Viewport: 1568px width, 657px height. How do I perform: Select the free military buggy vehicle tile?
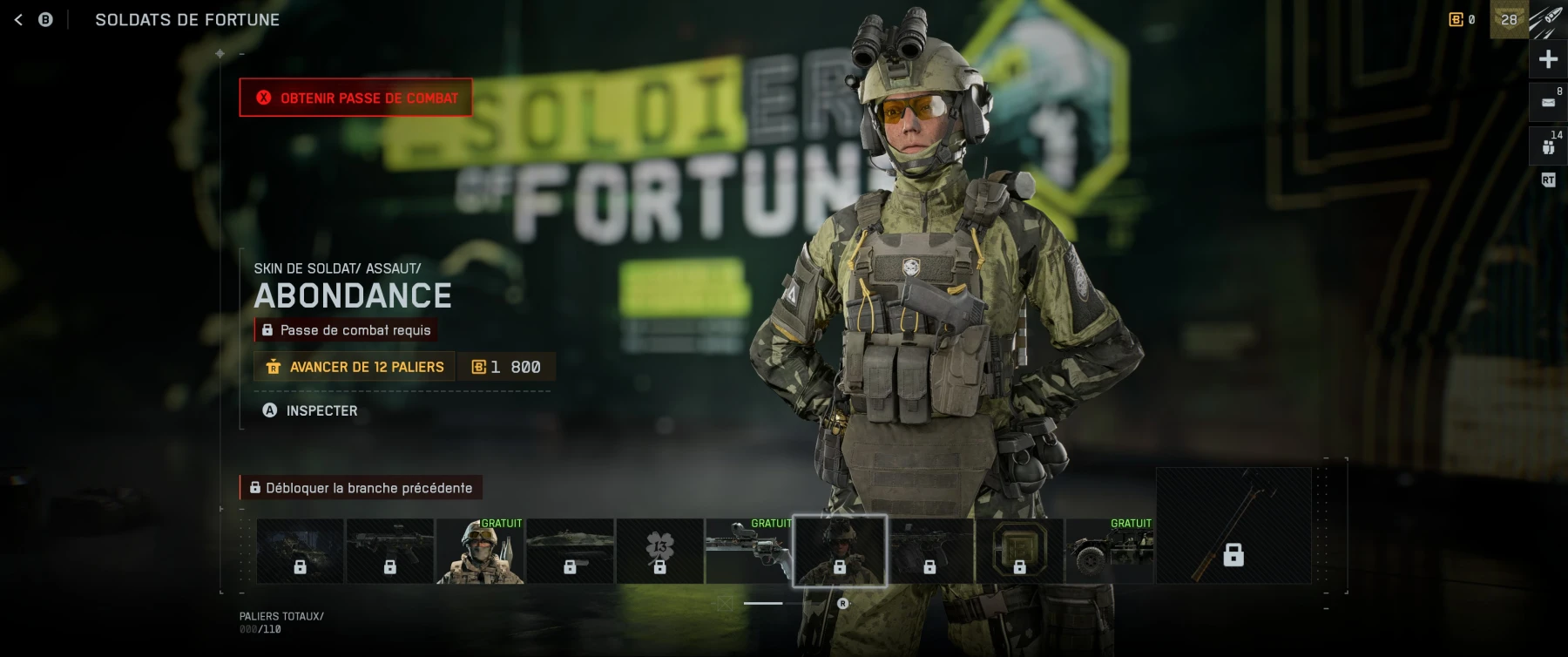point(1109,552)
